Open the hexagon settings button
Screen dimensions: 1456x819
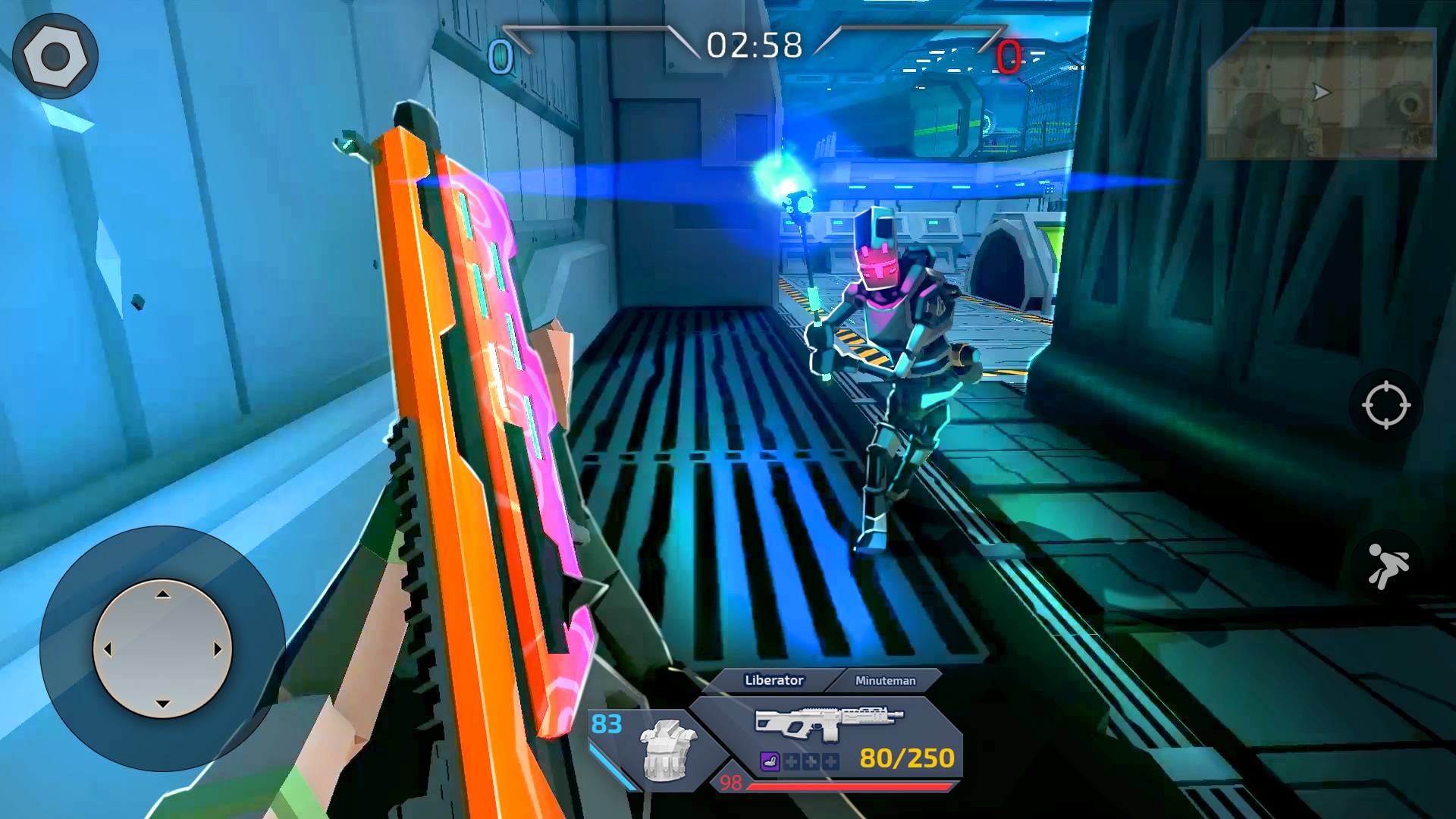[55, 56]
